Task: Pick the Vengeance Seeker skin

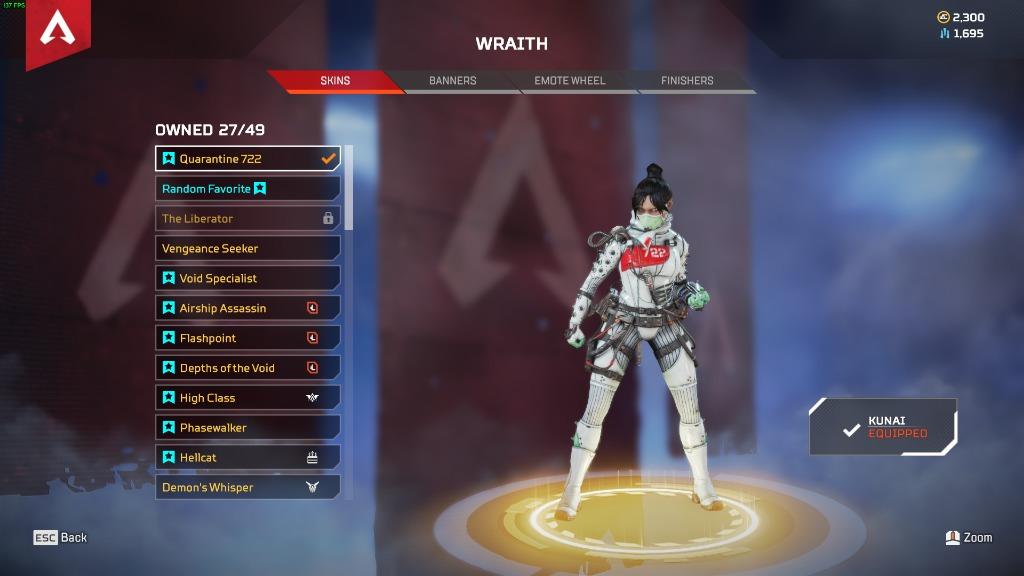Action: click(x=247, y=248)
